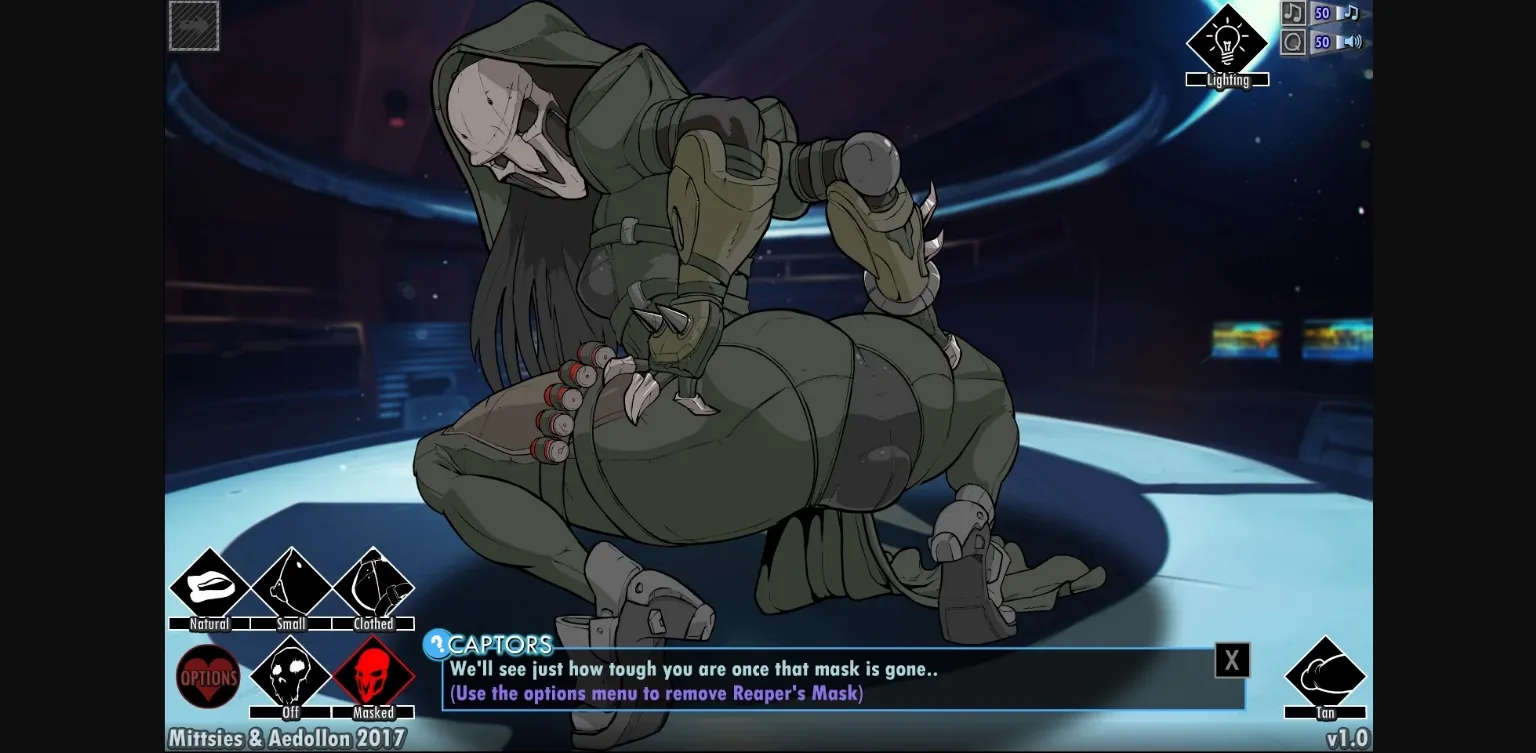Image resolution: width=1536 pixels, height=753 pixels.
Task: Select the Clothed outfit icon
Action: [374, 589]
